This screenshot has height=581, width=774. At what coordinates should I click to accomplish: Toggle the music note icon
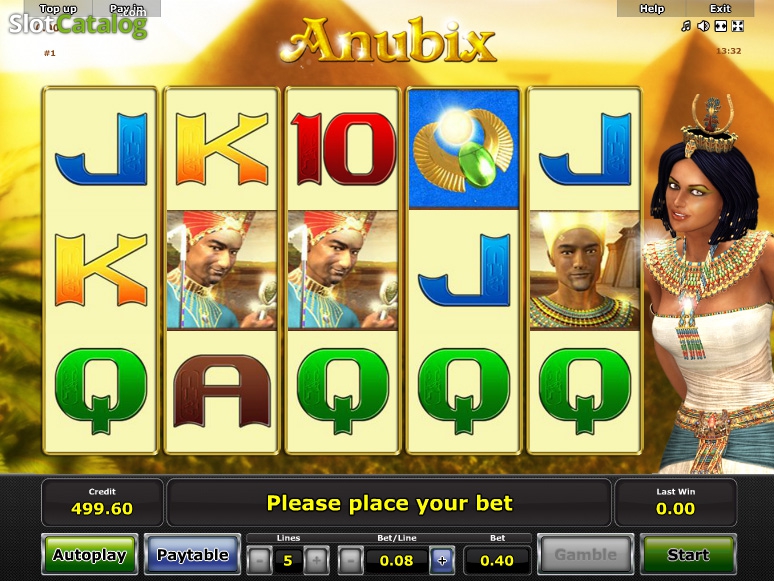pyautogui.click(x=685, y=26)
